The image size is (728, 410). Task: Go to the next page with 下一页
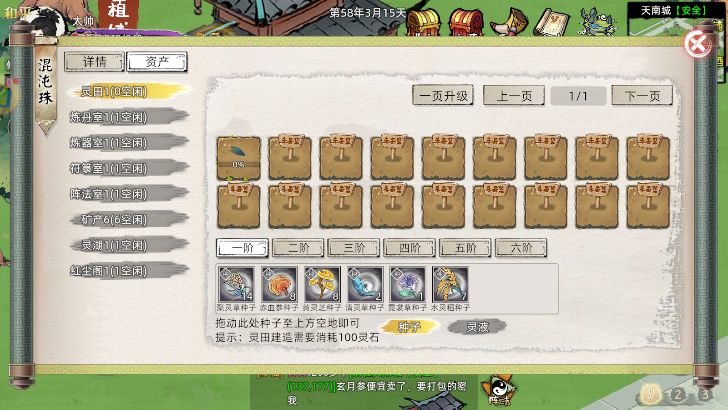point(642,96)
